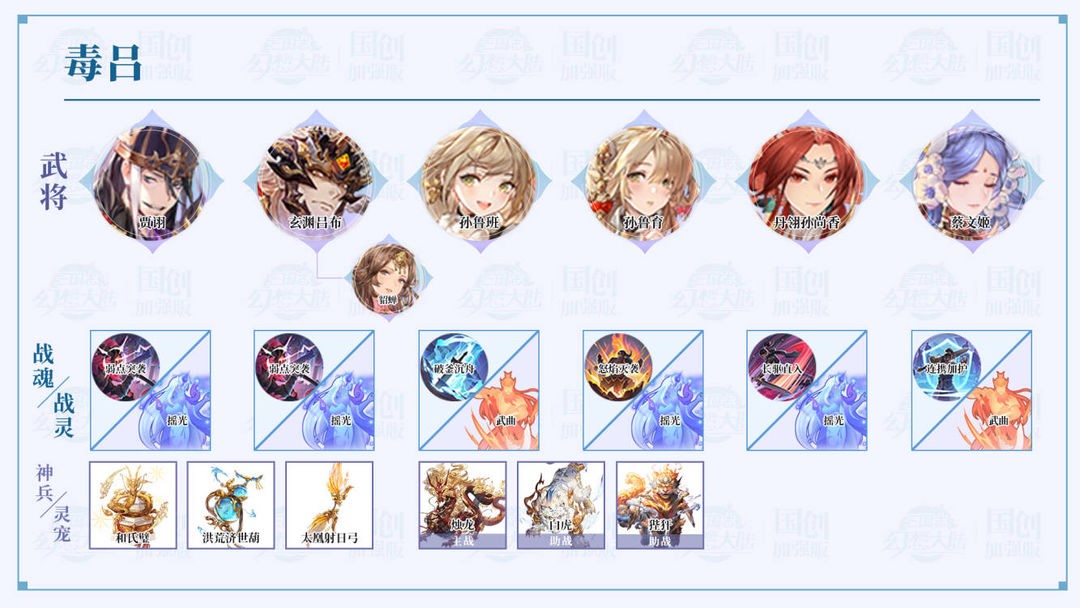This screenshot has height=608, width=1080.
Task: Select the golden beast assist pet beside 白虎
Action: click(x=659, y=504)
